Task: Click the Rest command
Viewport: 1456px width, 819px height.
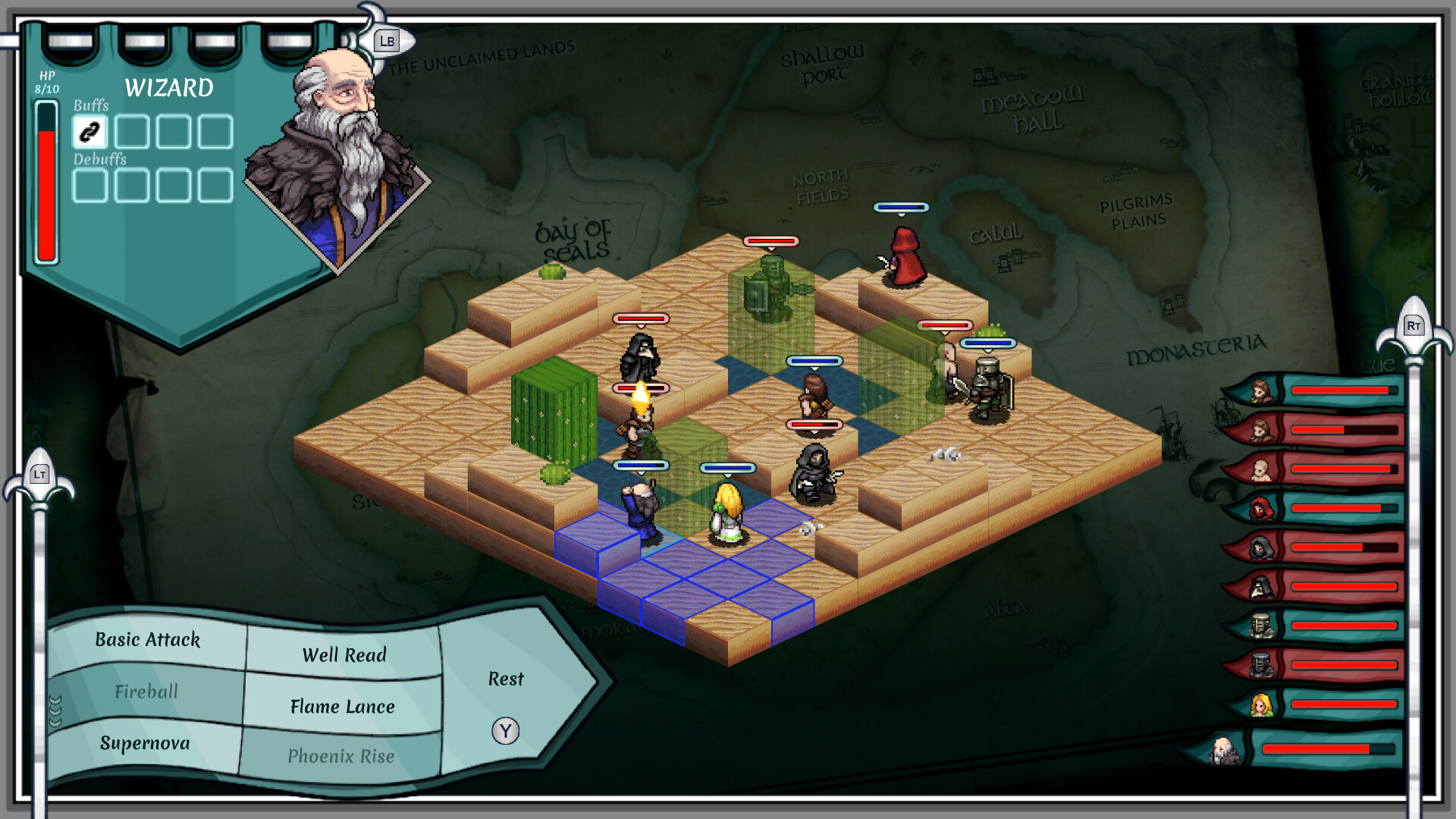Action: 506,679
